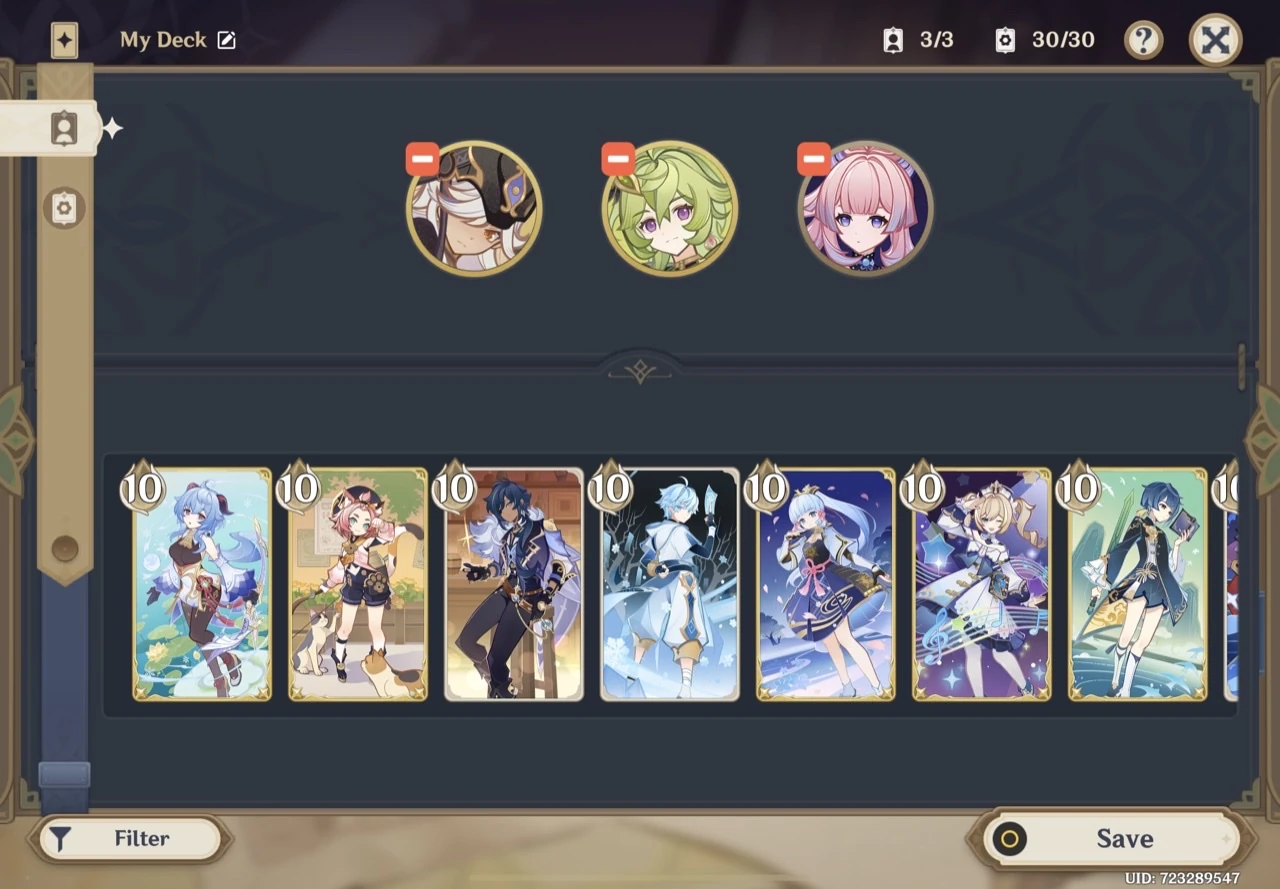This screenshot has width=1280, height=889.
Task: Open the deck name edit pencil icon
Action: (x=227, y=41)
